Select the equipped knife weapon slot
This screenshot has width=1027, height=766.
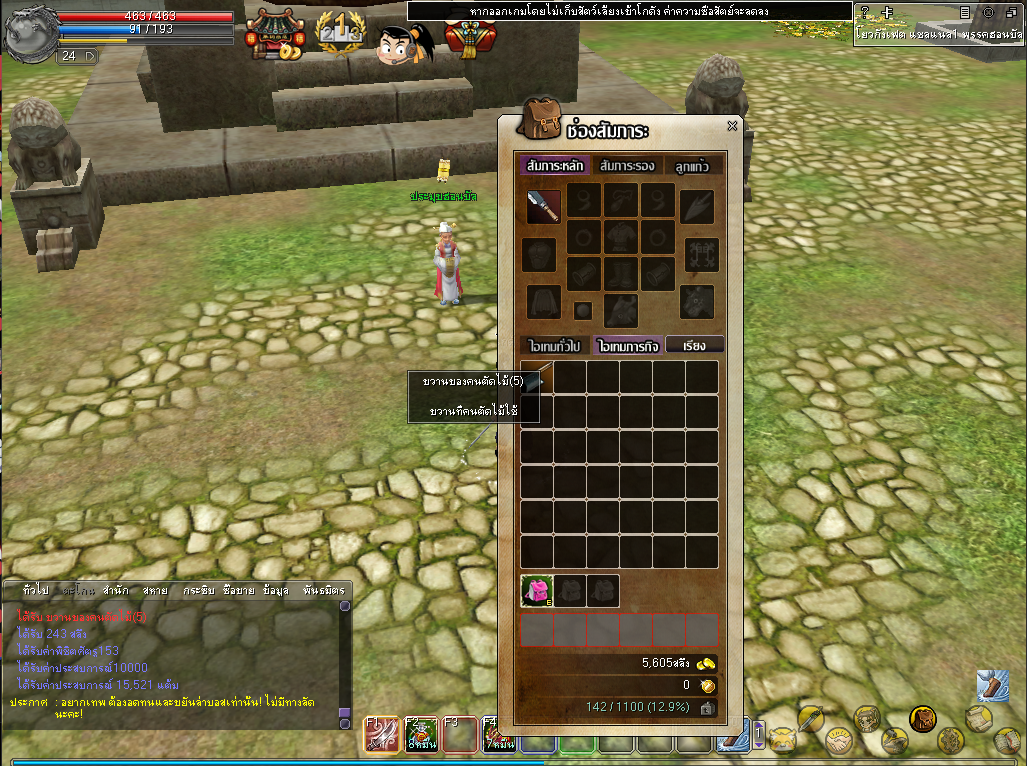(544, 206)
